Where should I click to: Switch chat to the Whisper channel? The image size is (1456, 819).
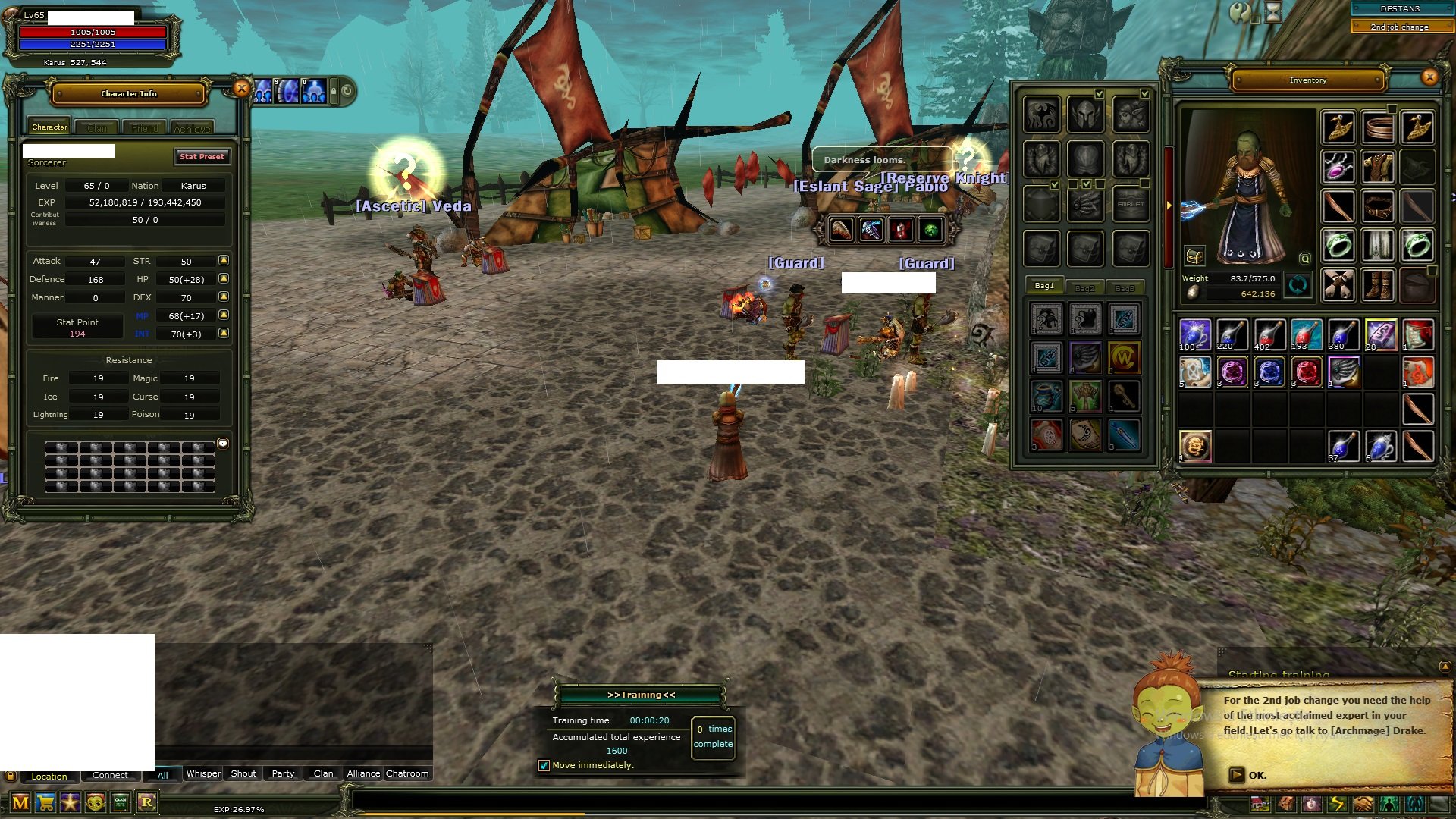[x=203, y=773]
